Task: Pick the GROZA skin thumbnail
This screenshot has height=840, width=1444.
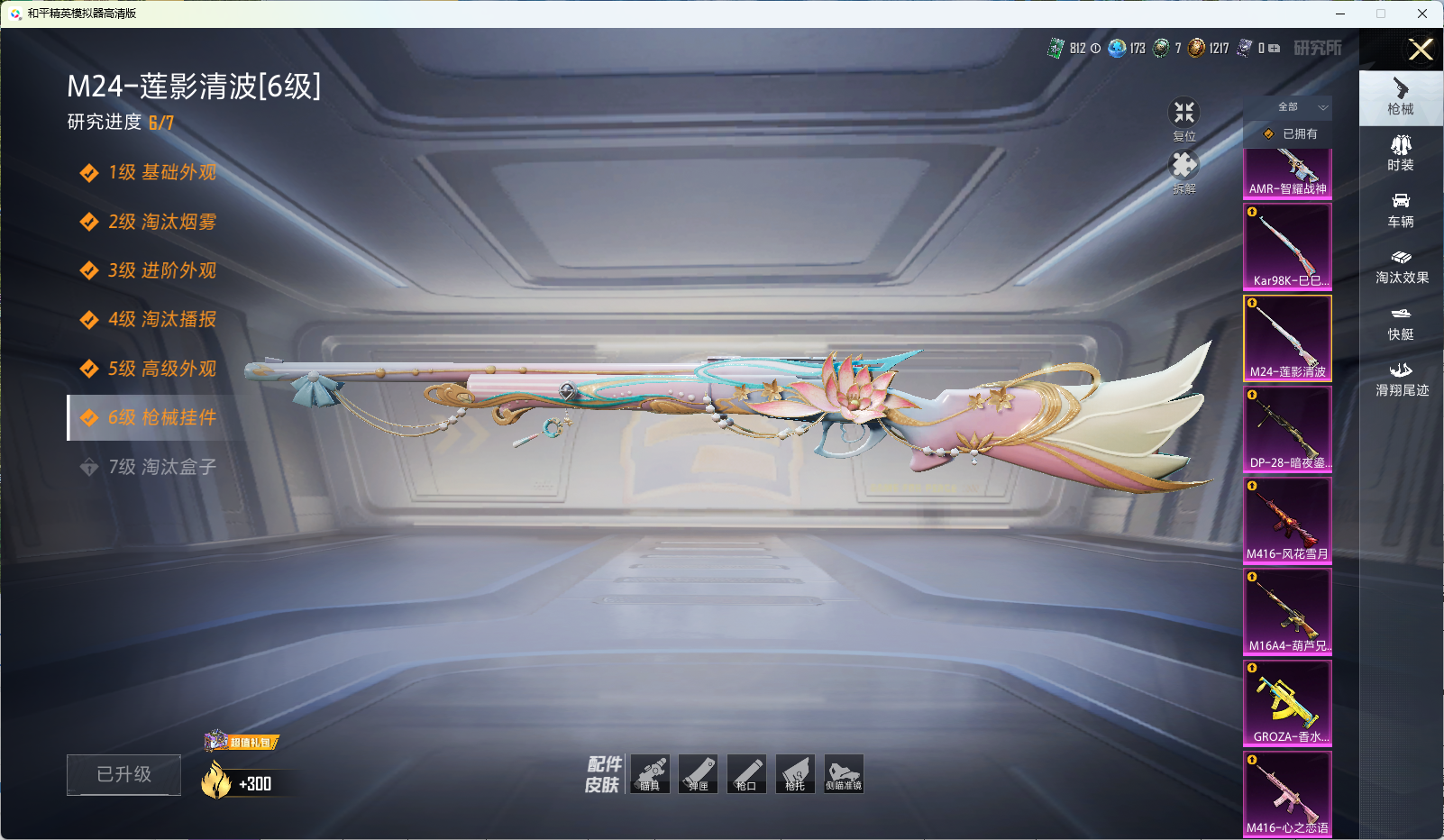Action: [x=1287, y=703]
